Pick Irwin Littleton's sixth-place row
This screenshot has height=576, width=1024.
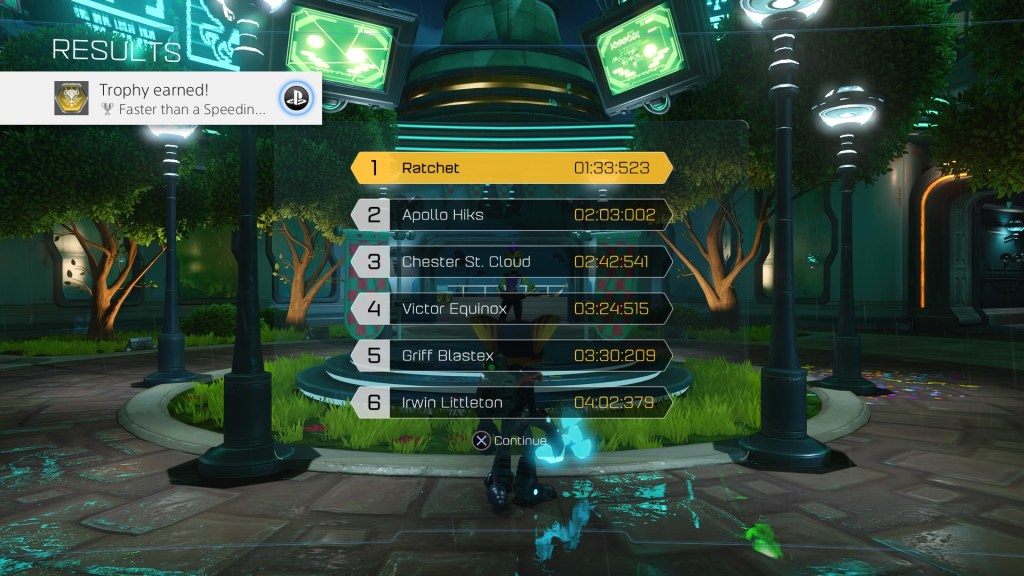pos(512,403)
